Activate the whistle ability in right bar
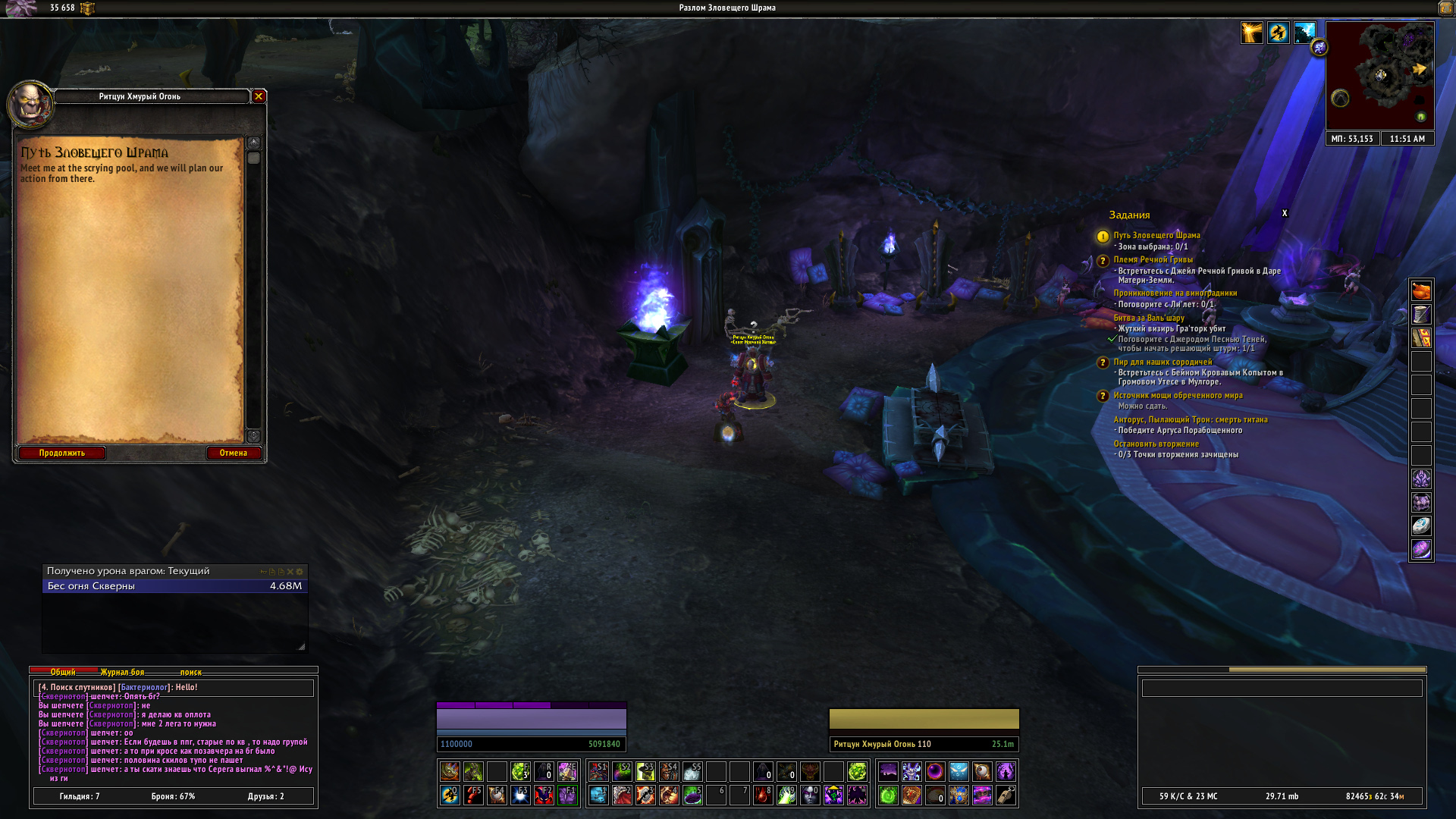Image resolution: width=1456 pixels, height=819 pixels. pos(1006,795)
